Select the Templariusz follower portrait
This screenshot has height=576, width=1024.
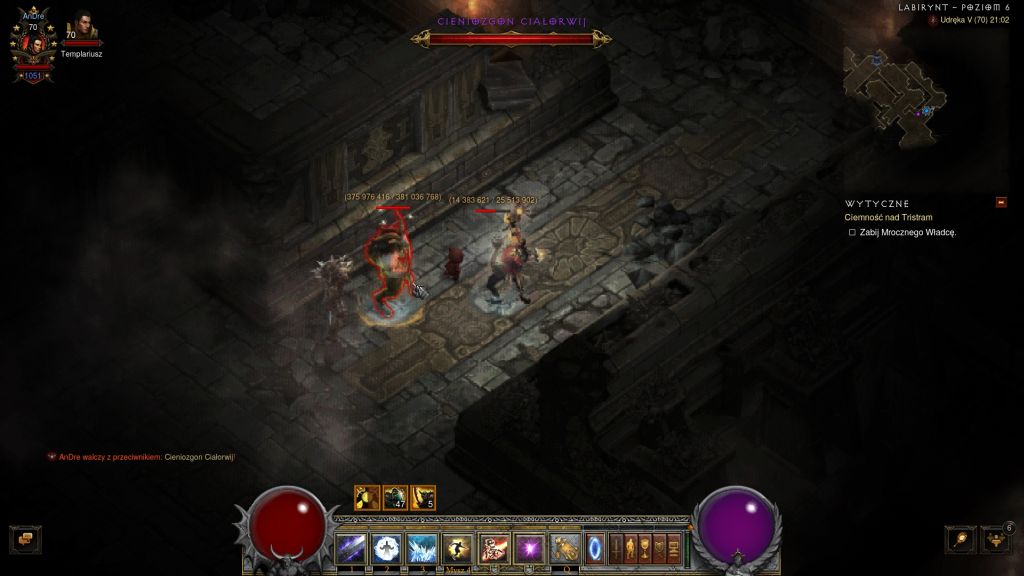click(x=82, y=30)
